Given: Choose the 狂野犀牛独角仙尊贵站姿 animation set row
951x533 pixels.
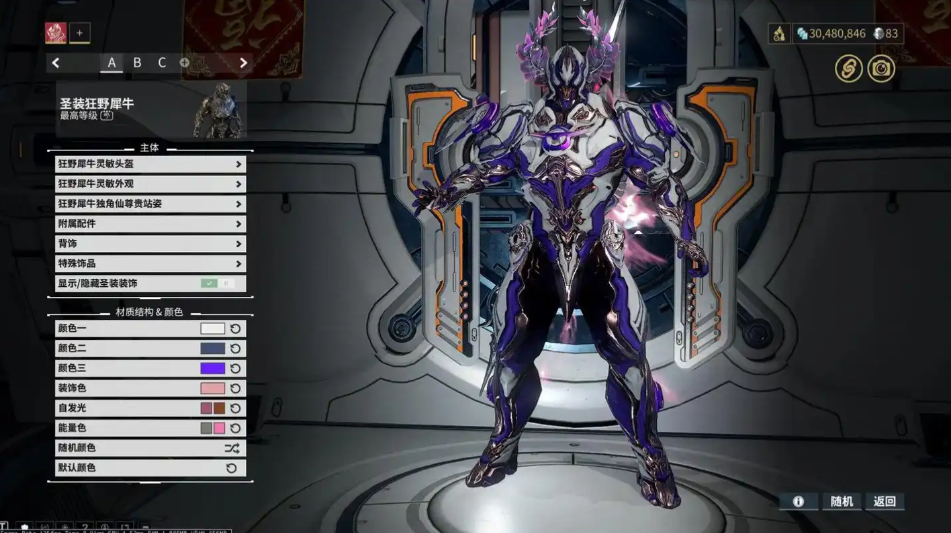Looking at the screenshot, I should click(150, 204).
